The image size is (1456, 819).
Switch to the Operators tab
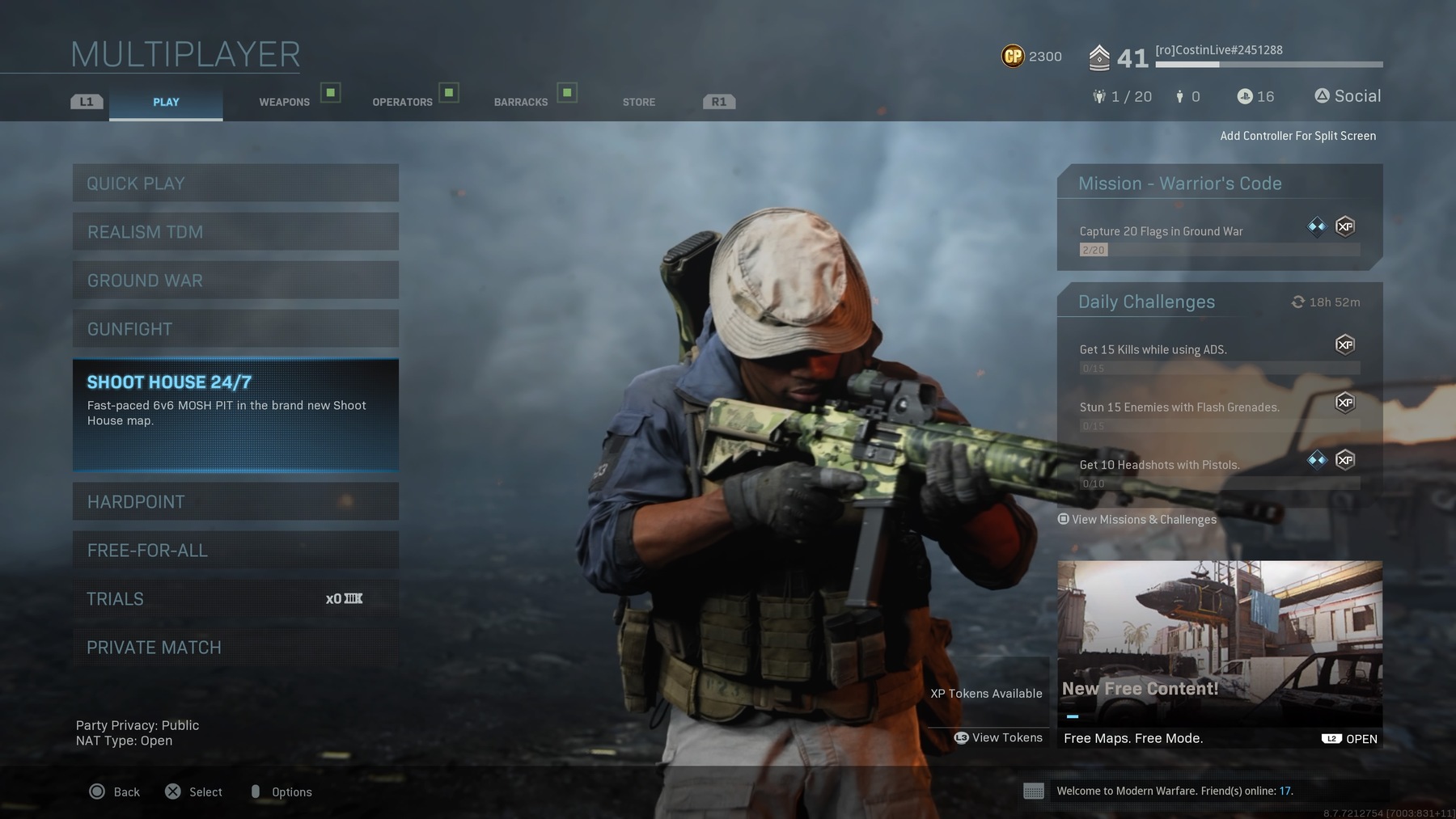point(402,102)
